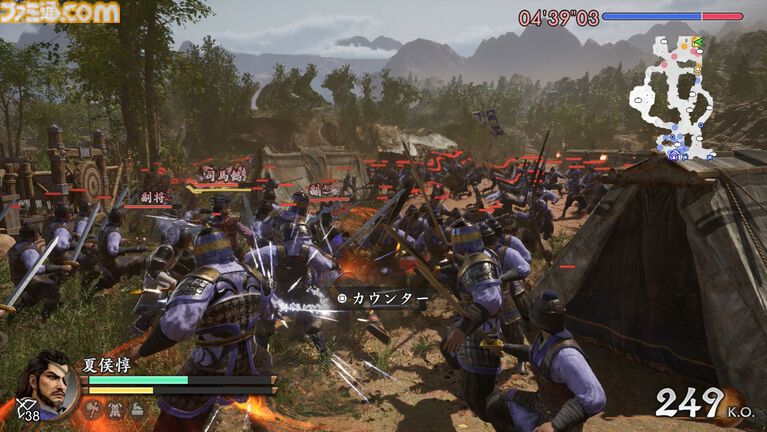Click the horse speed buff icon
This screenshot has width=767, height=432.
[137, 408]
